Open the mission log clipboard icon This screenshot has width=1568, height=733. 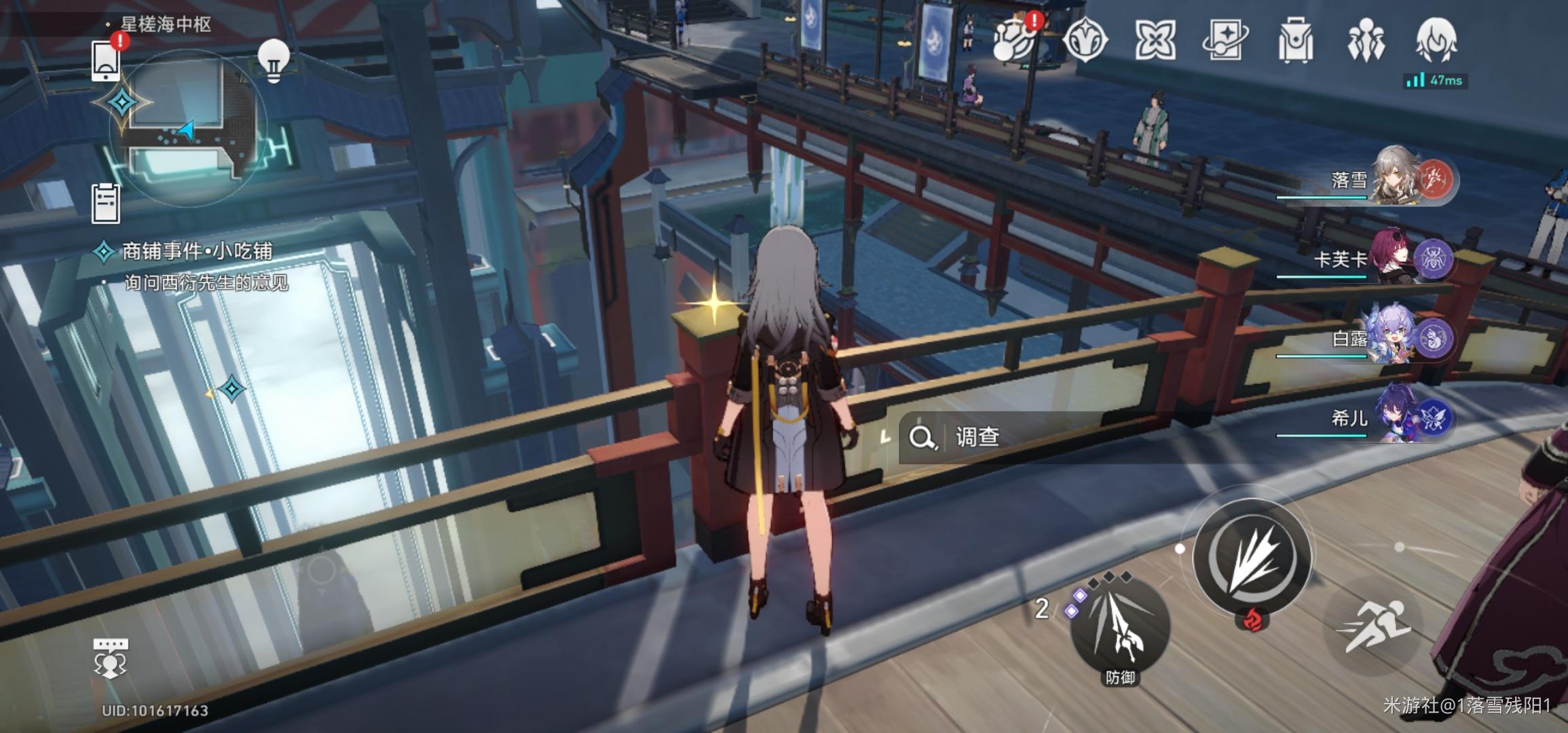(106, 203)
